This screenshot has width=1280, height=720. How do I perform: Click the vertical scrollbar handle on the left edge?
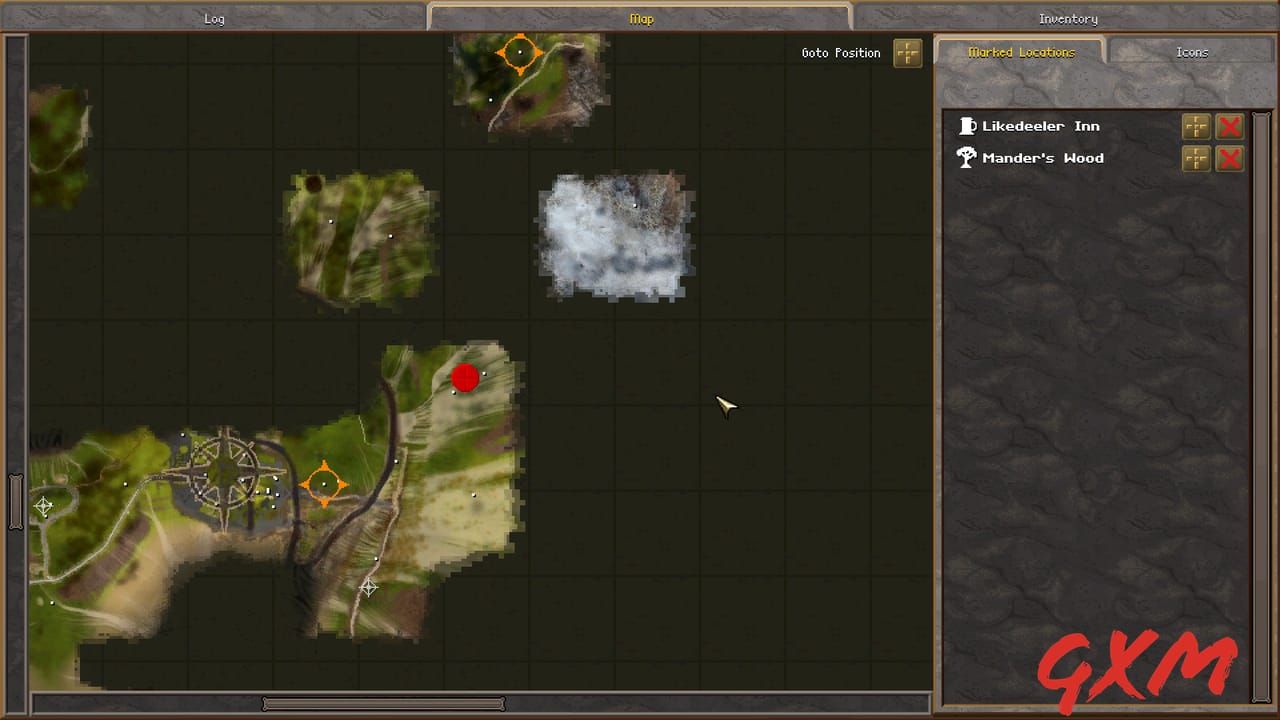coord(16,504)
